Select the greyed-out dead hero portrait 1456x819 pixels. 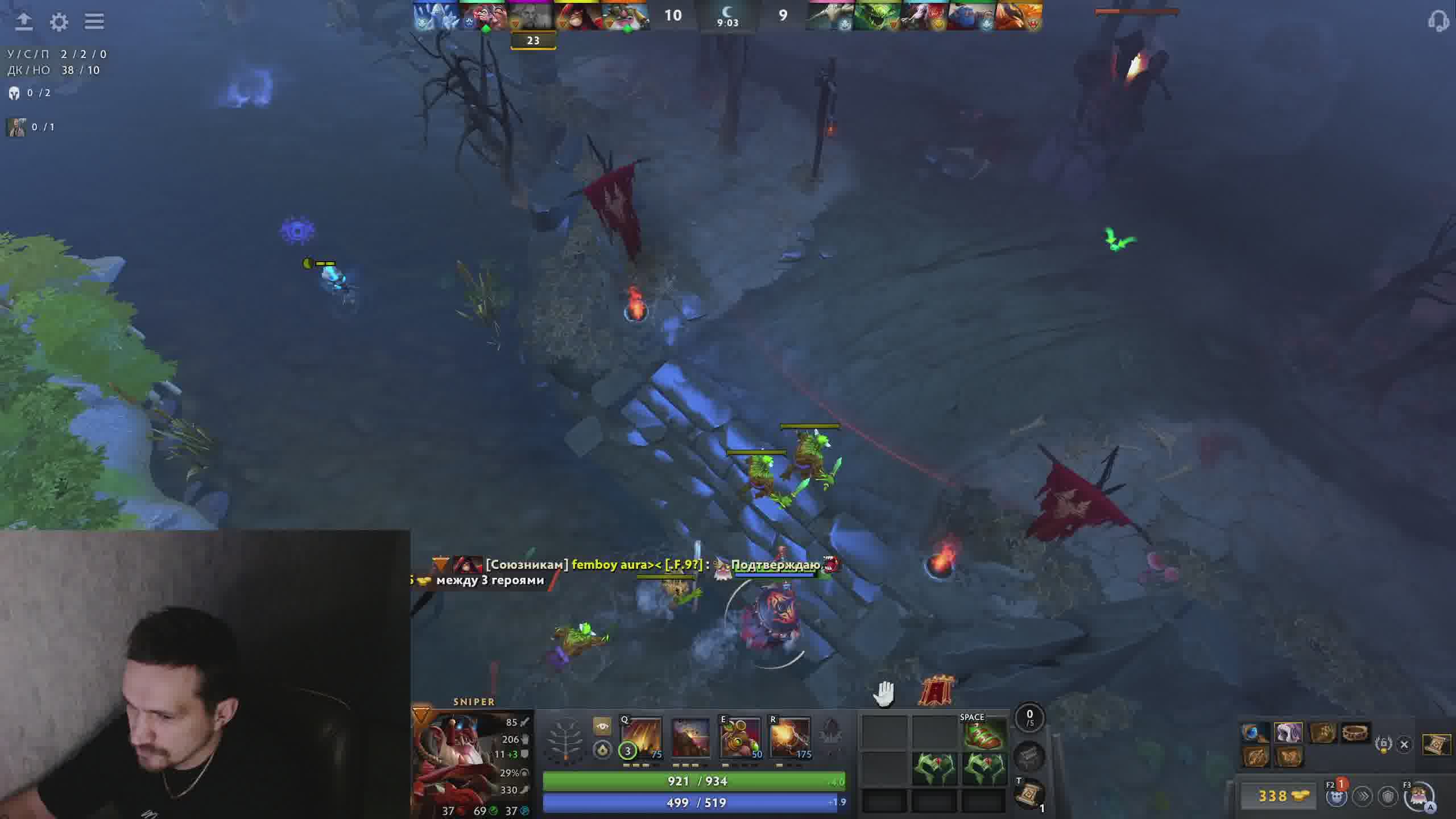tap(533, 16)
